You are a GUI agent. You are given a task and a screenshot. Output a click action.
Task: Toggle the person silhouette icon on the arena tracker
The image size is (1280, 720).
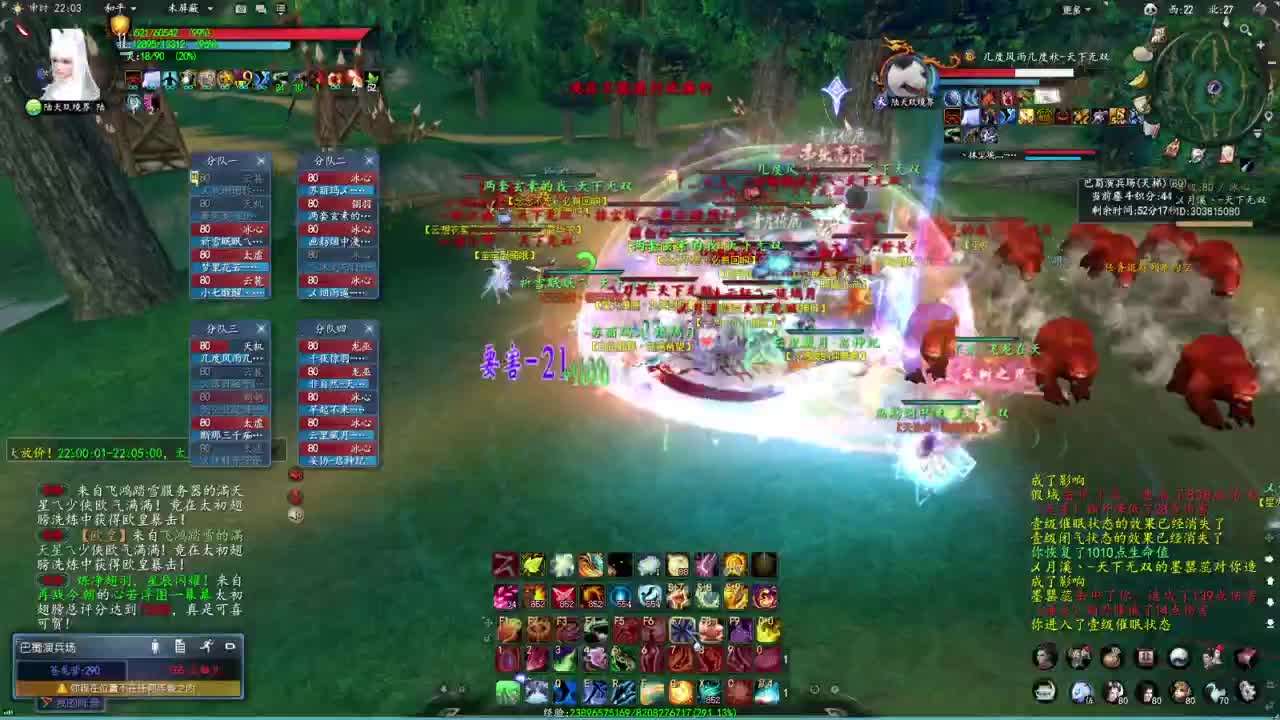pos(156,647)
